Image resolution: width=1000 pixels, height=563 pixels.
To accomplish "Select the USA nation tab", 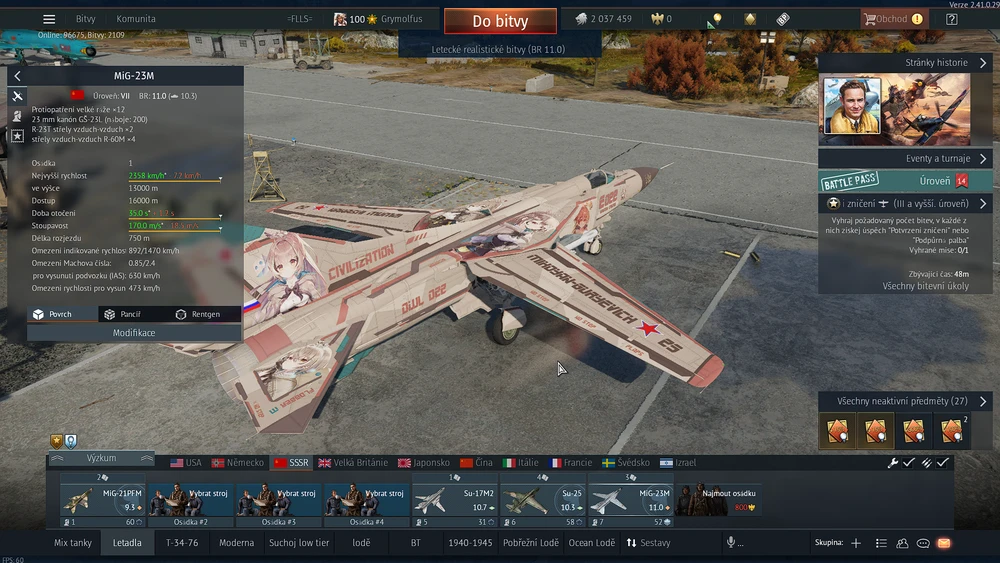I will (x=186, y=463).
